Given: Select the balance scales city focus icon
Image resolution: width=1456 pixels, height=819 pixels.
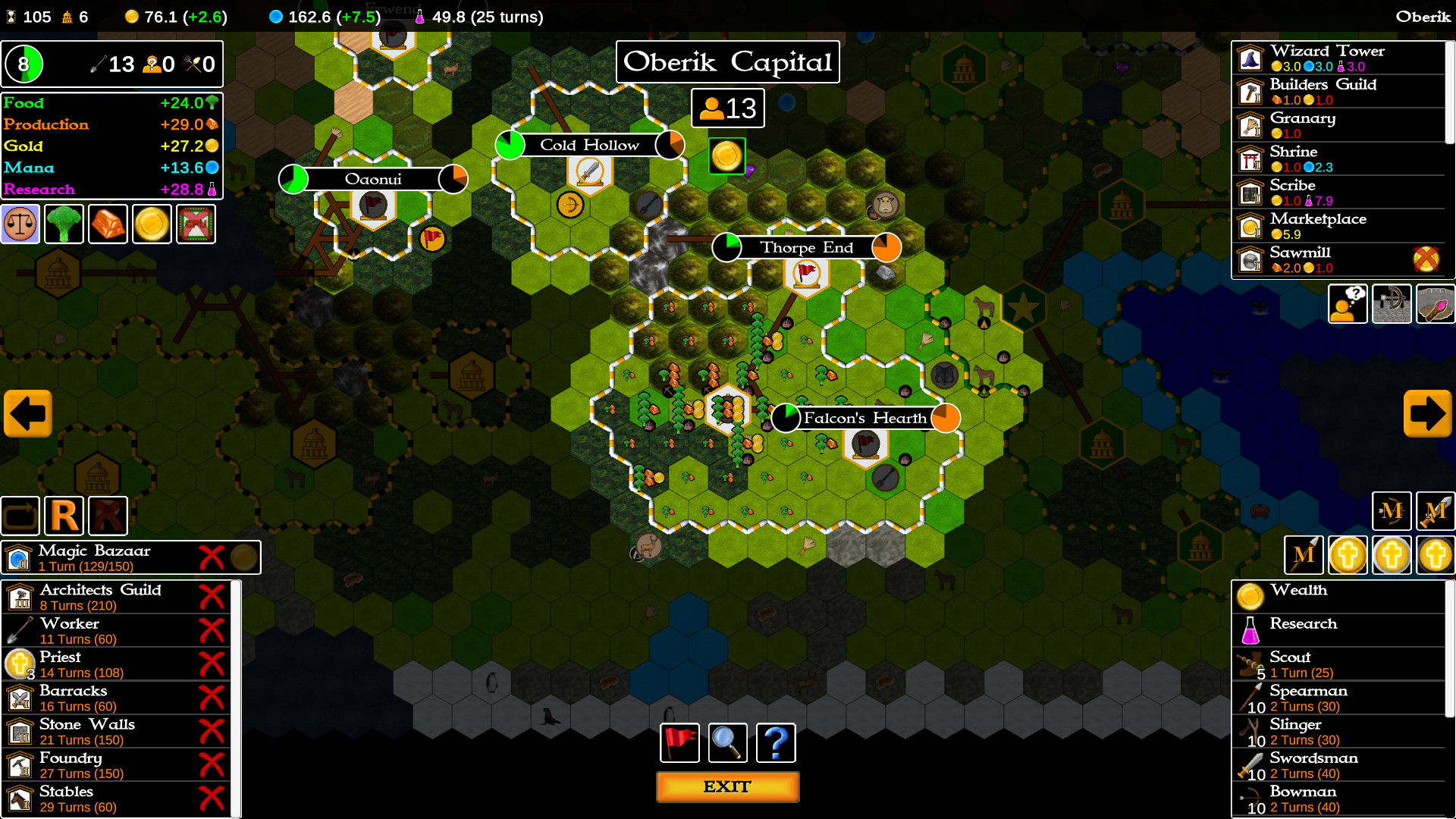Looking at the screenshot, I should [20, 223].
